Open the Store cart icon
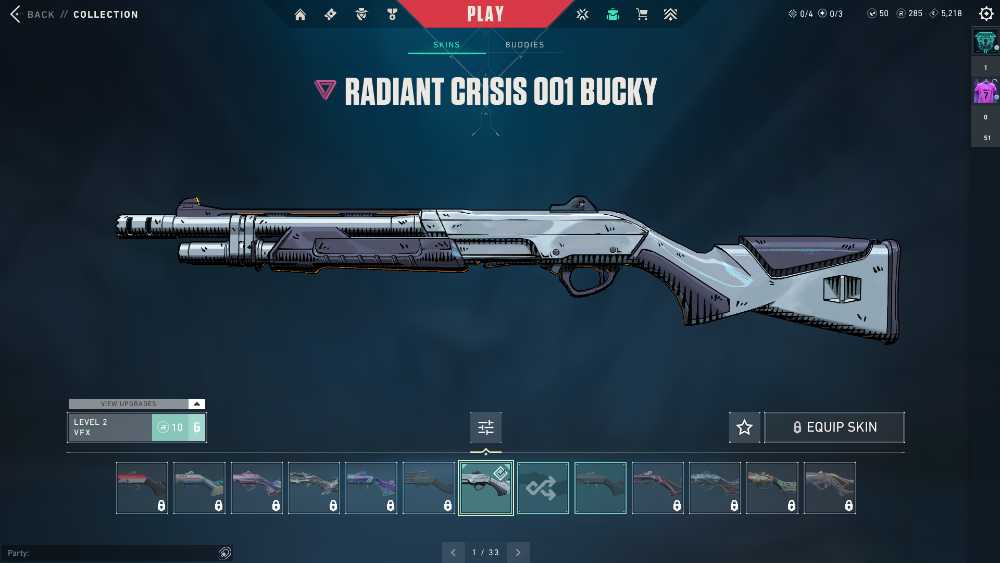Viewport: 1000px width, 563px height. point(642,14)
